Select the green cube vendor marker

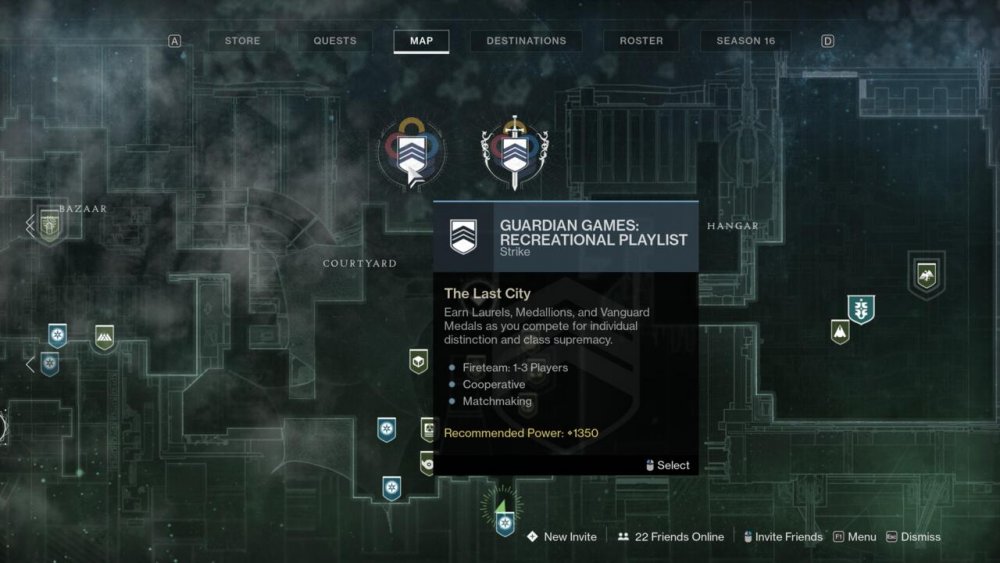418,360
